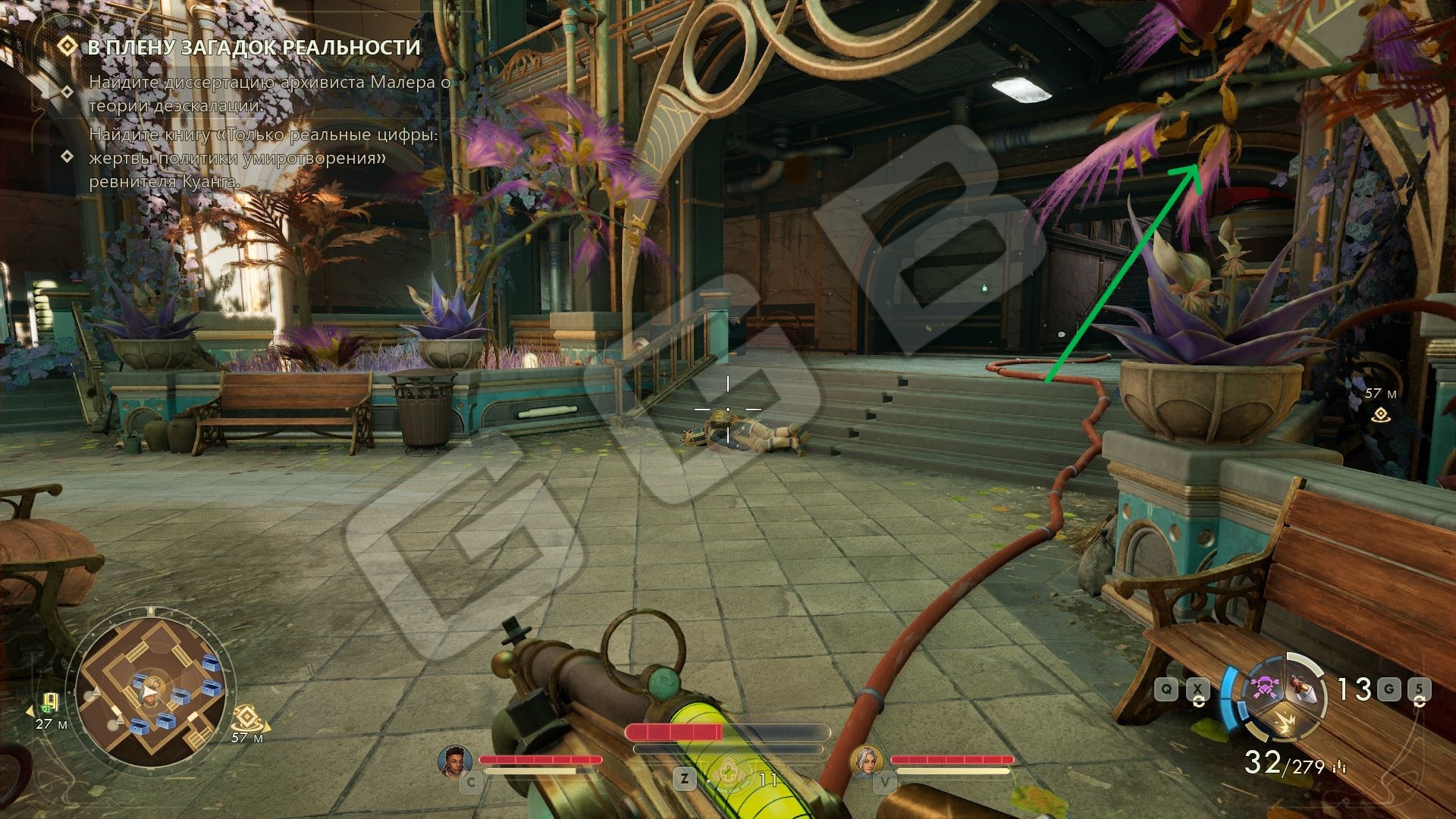1456x819 pixels.
Task: Select the quest title "В плену загадок реальности"
Action: 254,47
